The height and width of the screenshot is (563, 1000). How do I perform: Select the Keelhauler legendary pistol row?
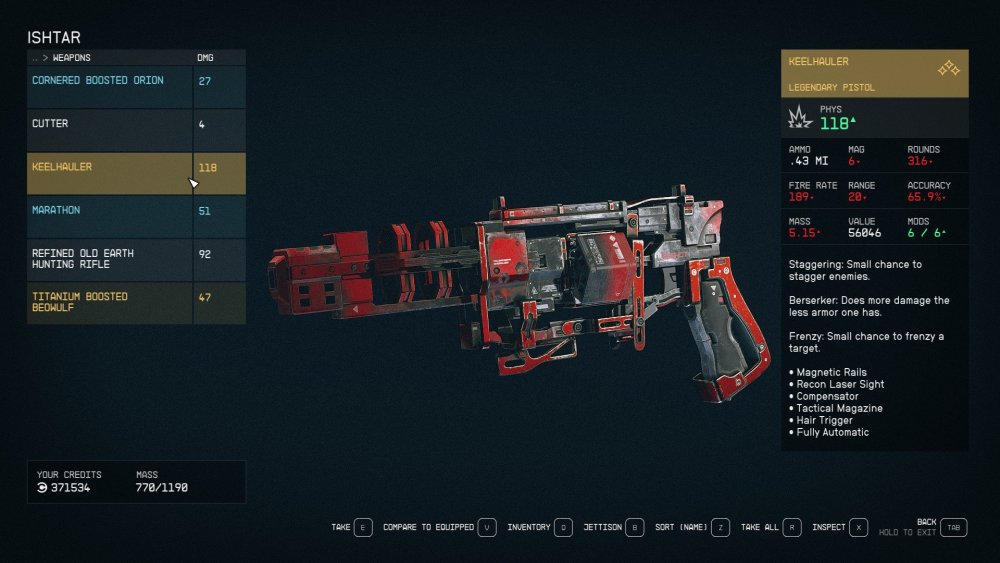tap(110, 168)
